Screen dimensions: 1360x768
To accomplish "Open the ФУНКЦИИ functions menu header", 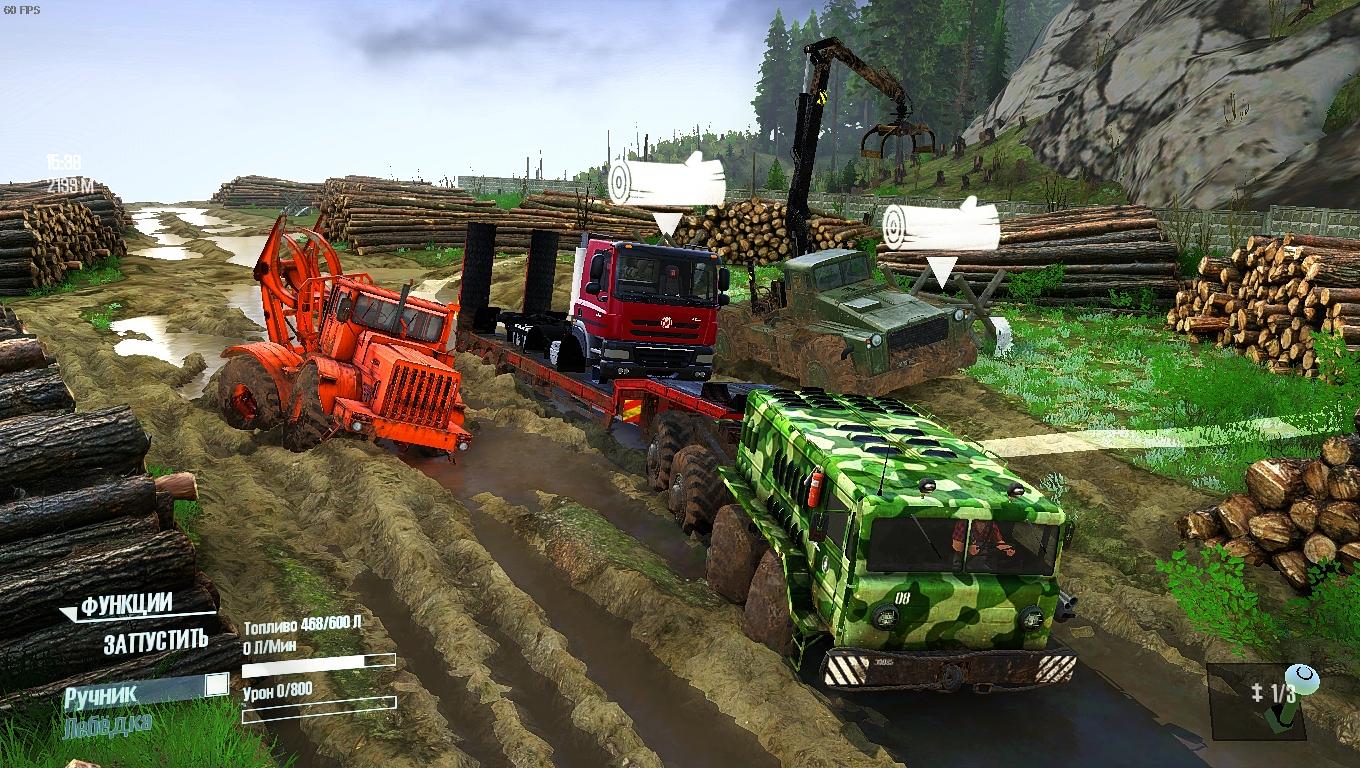I will click(127, 606).
